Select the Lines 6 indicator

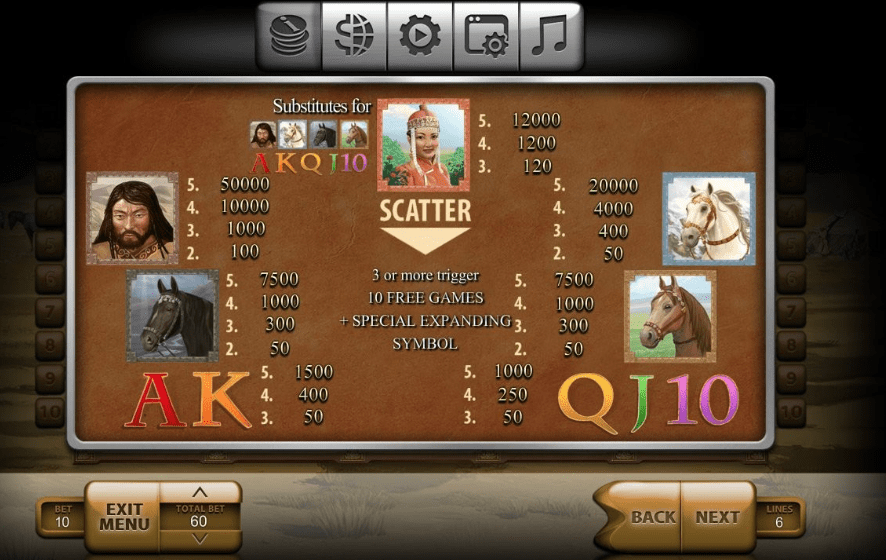pos(779,517)
